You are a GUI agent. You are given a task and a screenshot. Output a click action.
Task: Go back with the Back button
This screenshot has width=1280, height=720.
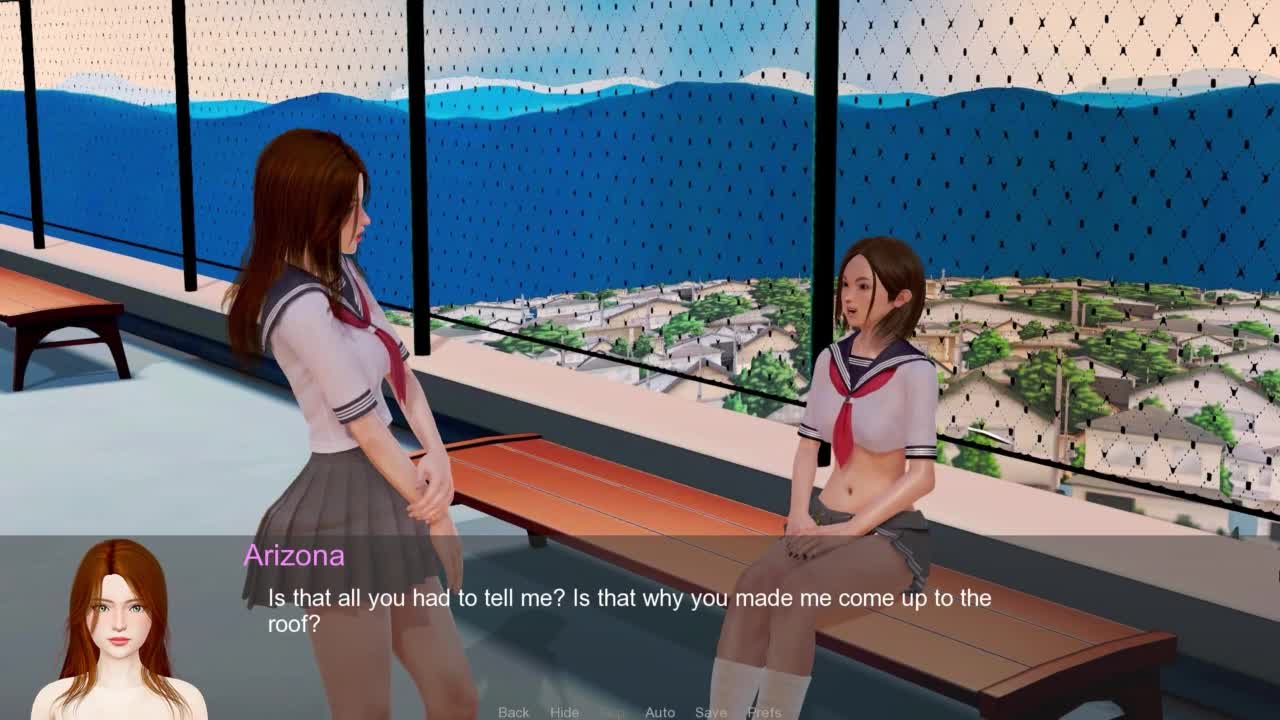coord(513,712)
